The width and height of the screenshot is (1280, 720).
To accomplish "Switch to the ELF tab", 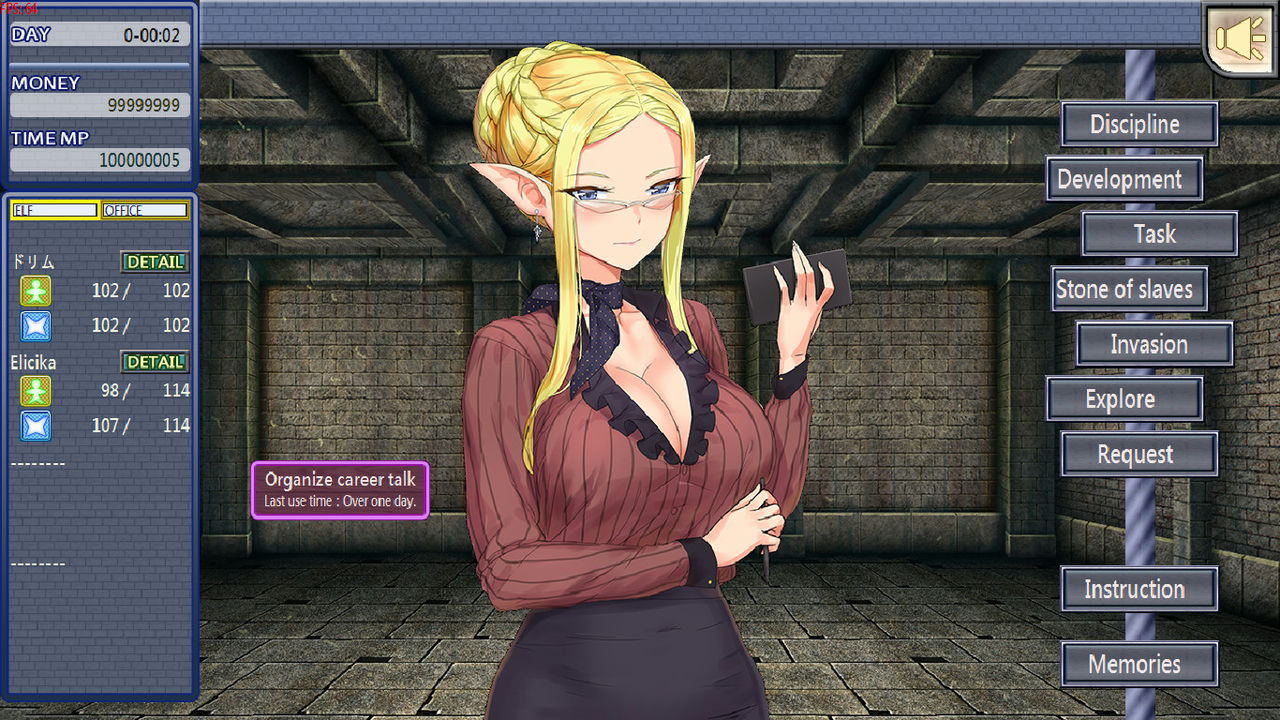I will (53, 210).
